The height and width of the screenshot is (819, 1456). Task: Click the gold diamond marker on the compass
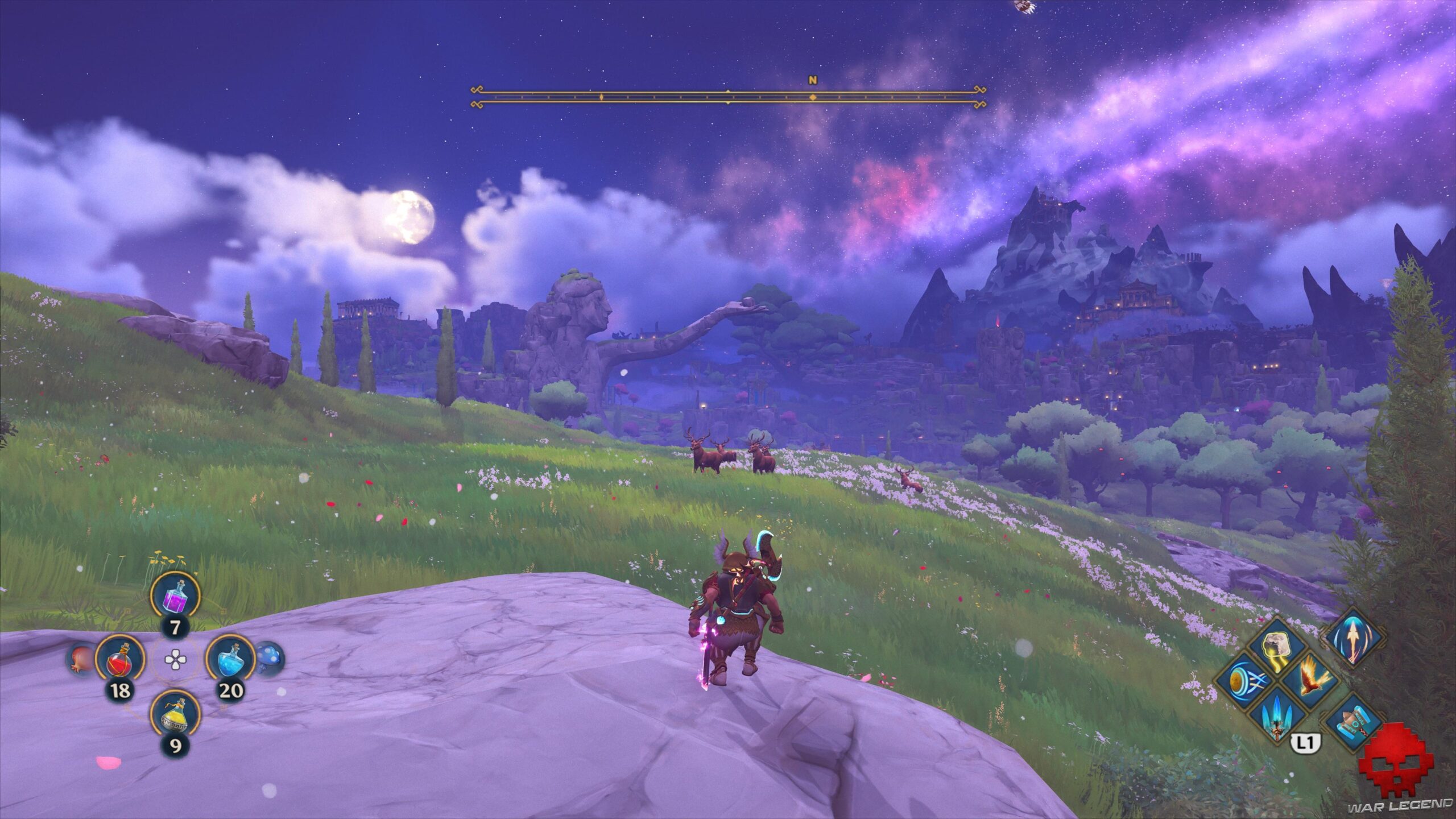point(813,97)
